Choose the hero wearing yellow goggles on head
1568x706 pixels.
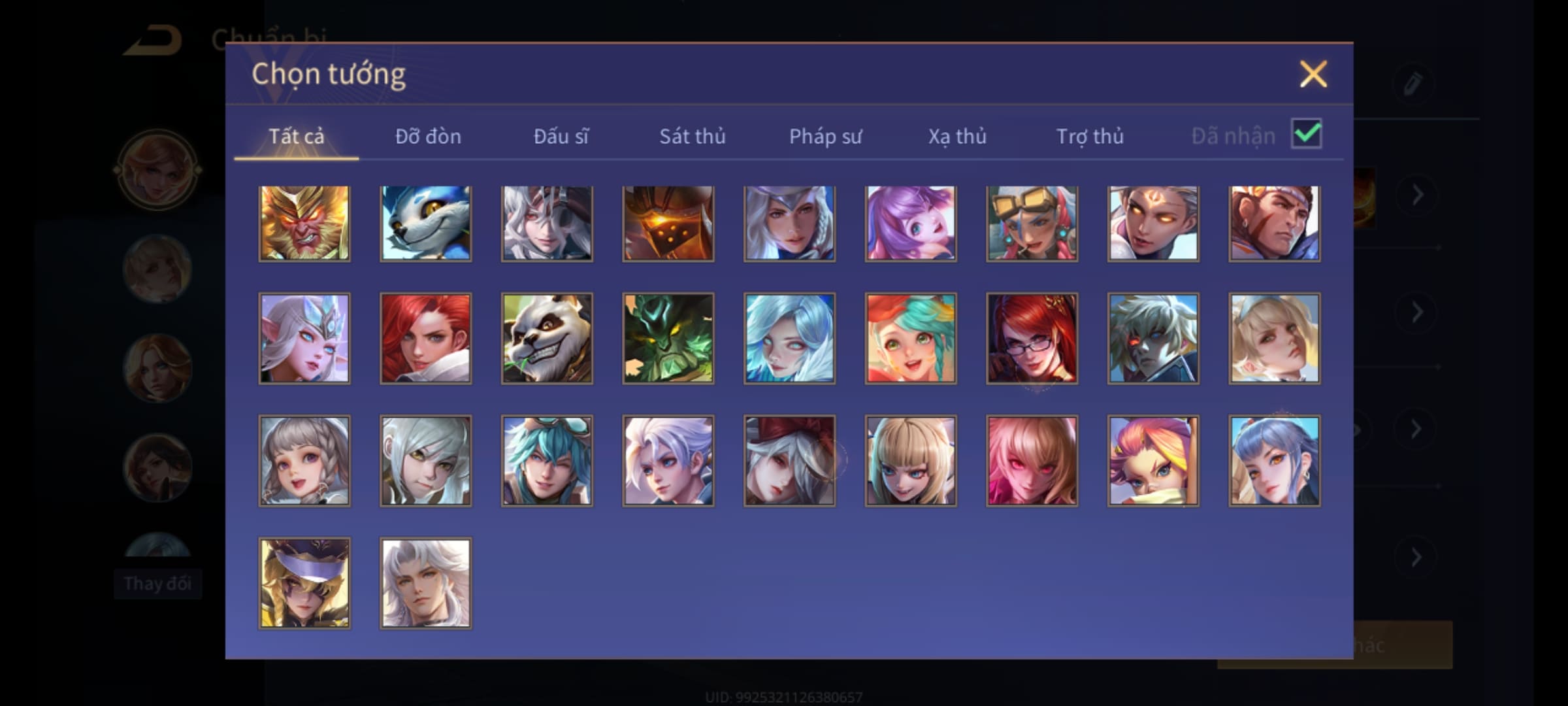click(1032, 224)
